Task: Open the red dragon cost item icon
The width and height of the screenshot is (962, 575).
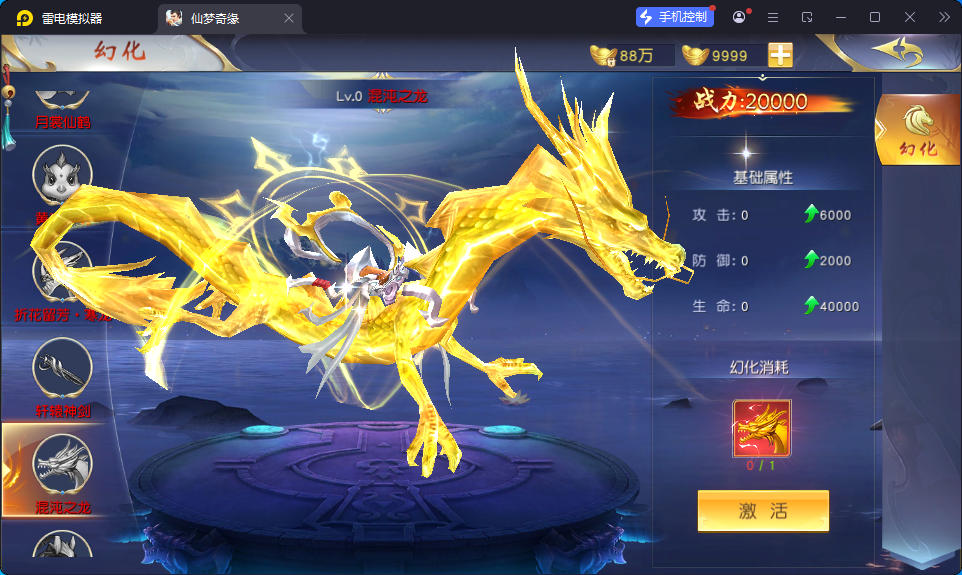Action: 762,428
